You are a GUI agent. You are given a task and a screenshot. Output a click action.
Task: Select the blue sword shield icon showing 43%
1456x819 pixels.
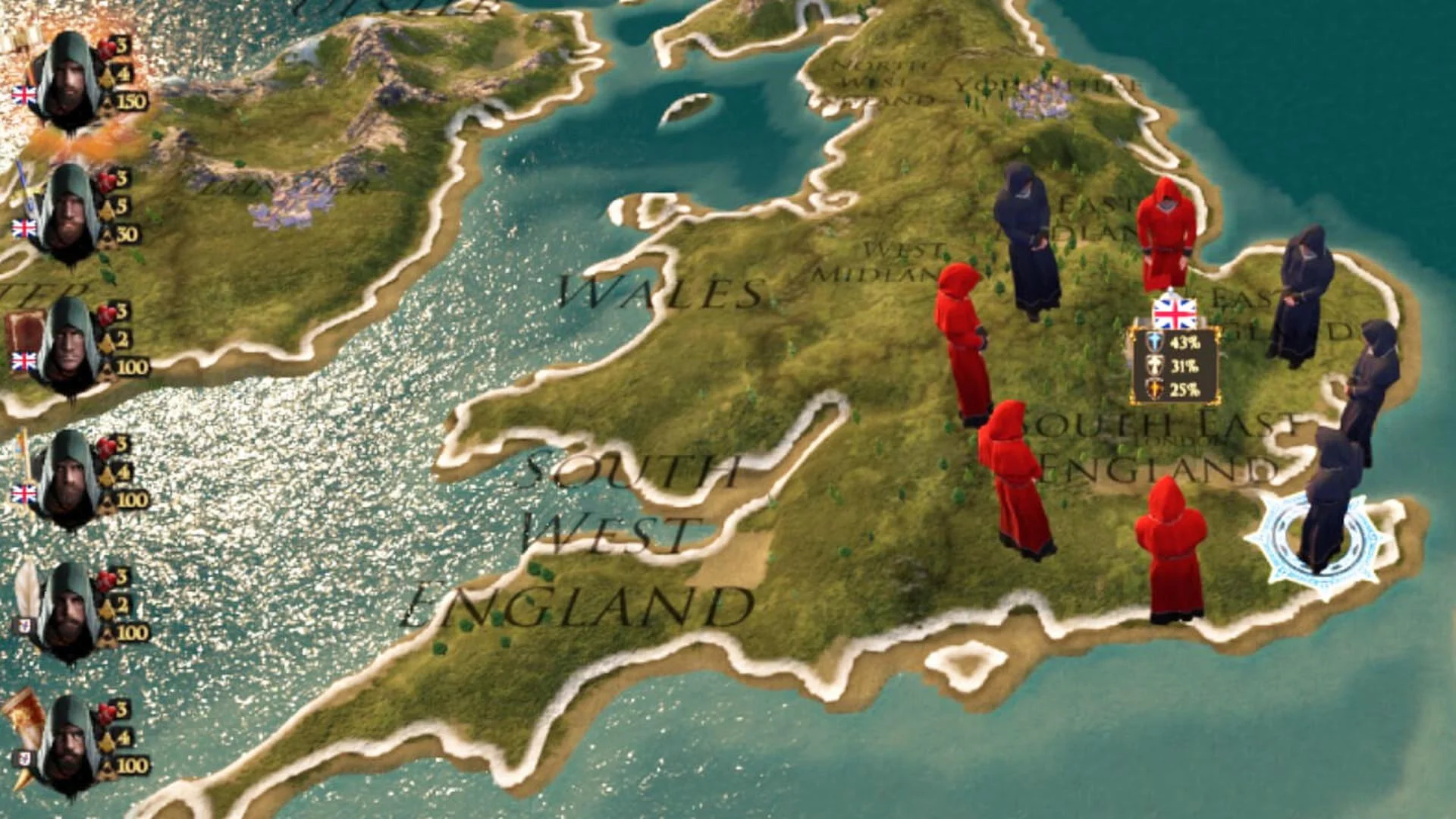tap(1154, 341)
